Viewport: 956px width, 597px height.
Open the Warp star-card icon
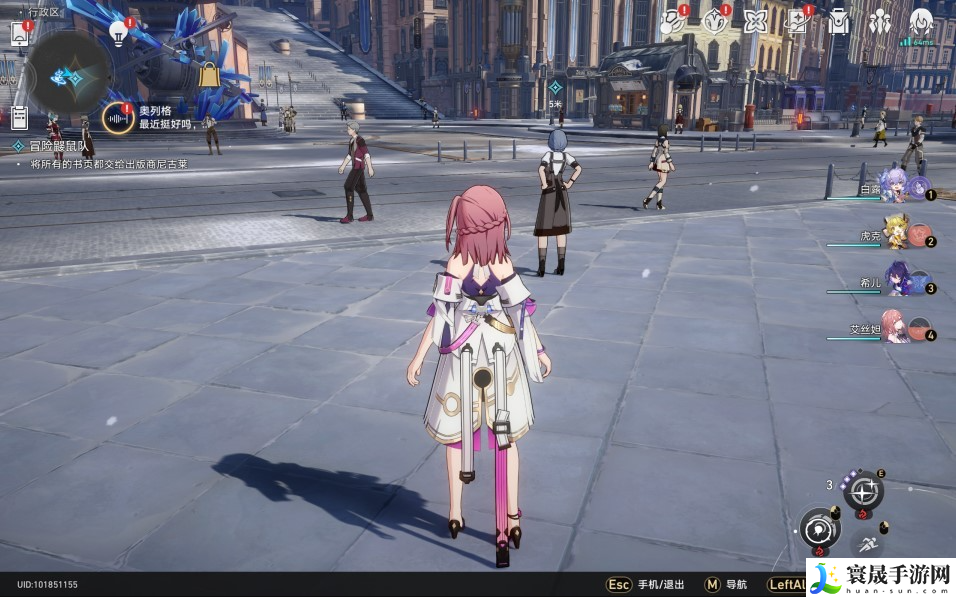coord(798,21)
